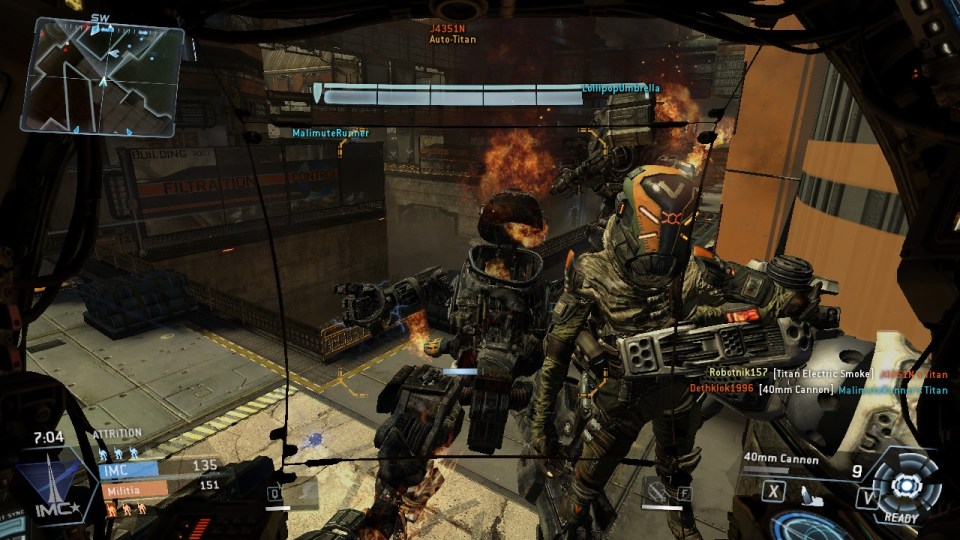Screen dimensions: 960x540
Task: Click the minimap in the corner
Action: point(107,77)
